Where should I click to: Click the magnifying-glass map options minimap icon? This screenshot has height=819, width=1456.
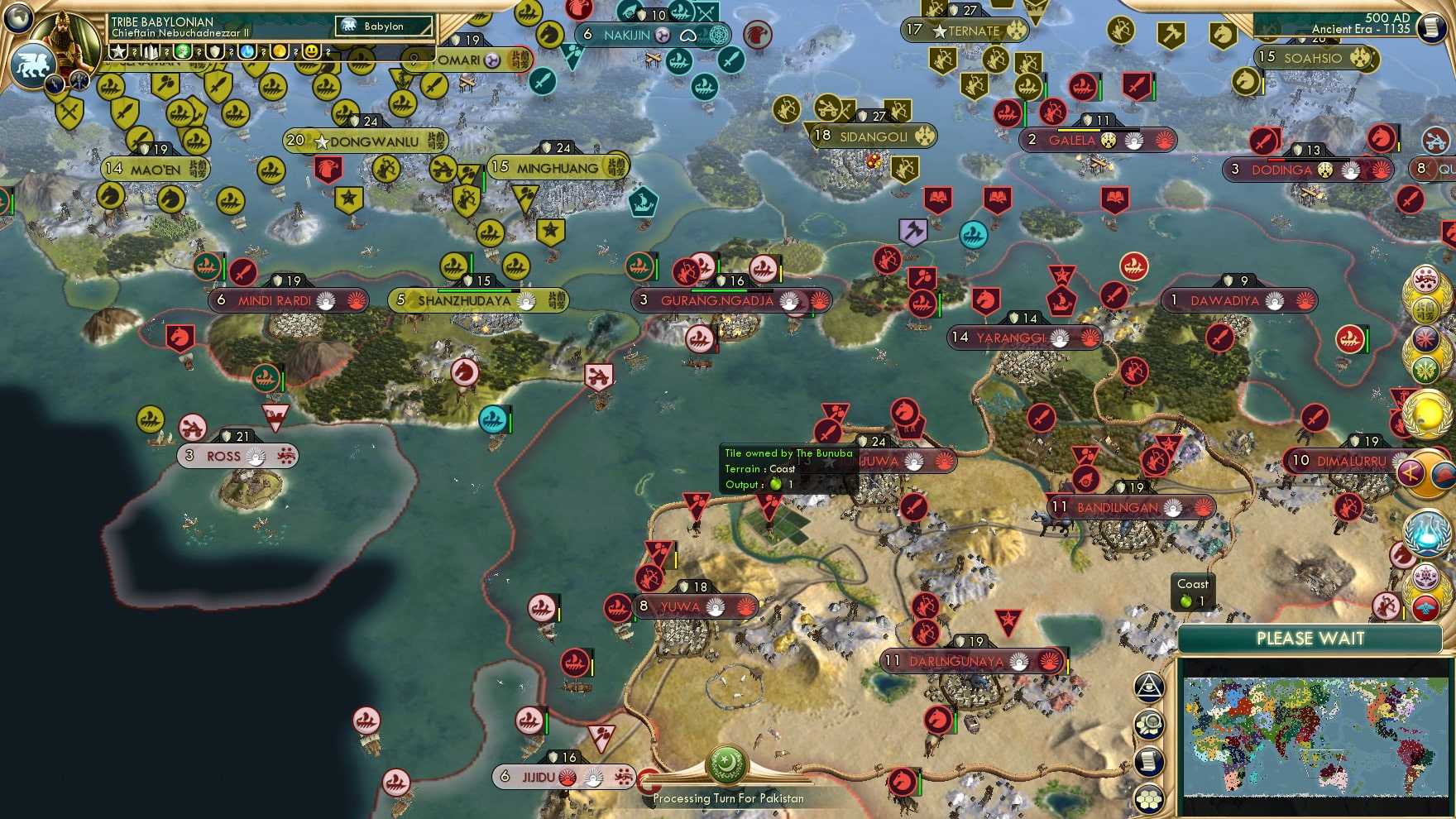(x=1149, y=723)
